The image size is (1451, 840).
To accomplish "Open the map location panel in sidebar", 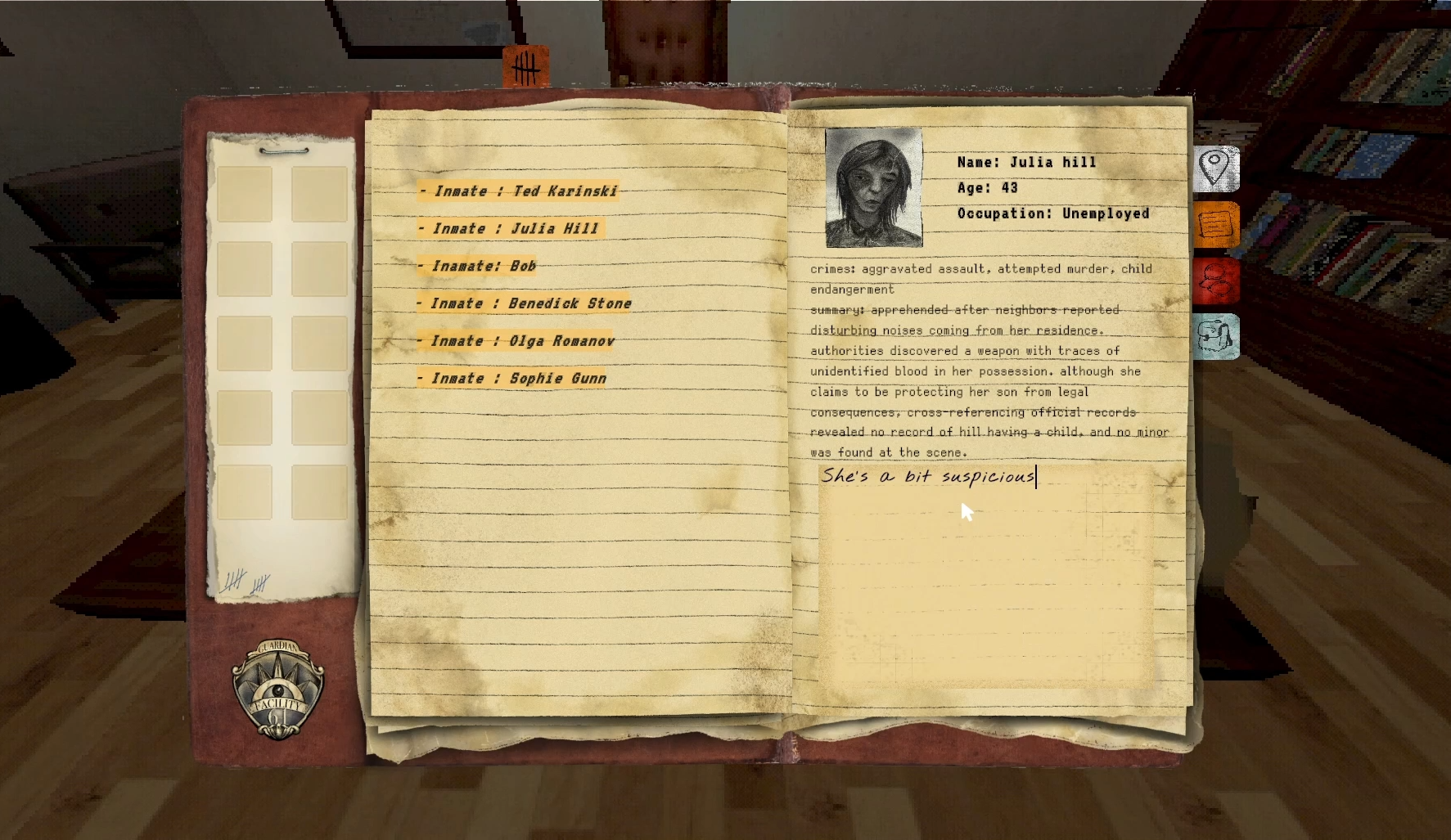I will pos(1215,167).
